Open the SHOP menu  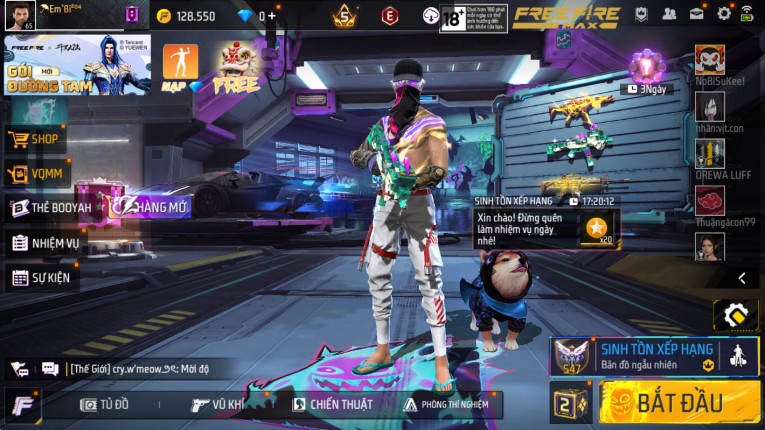(37, 139)
